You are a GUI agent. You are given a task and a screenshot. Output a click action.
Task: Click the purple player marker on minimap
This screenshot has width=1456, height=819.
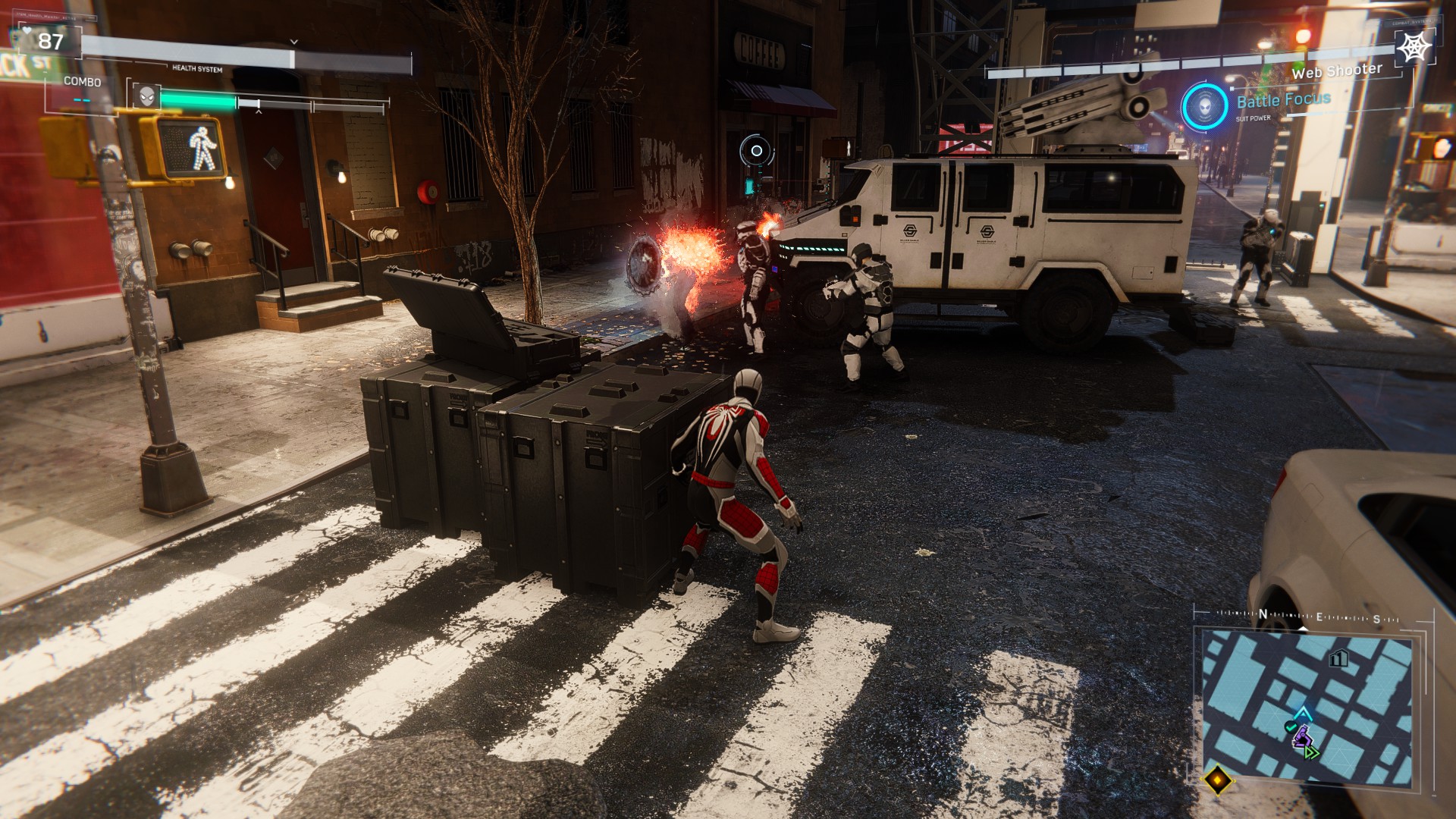click(1302, 736)
